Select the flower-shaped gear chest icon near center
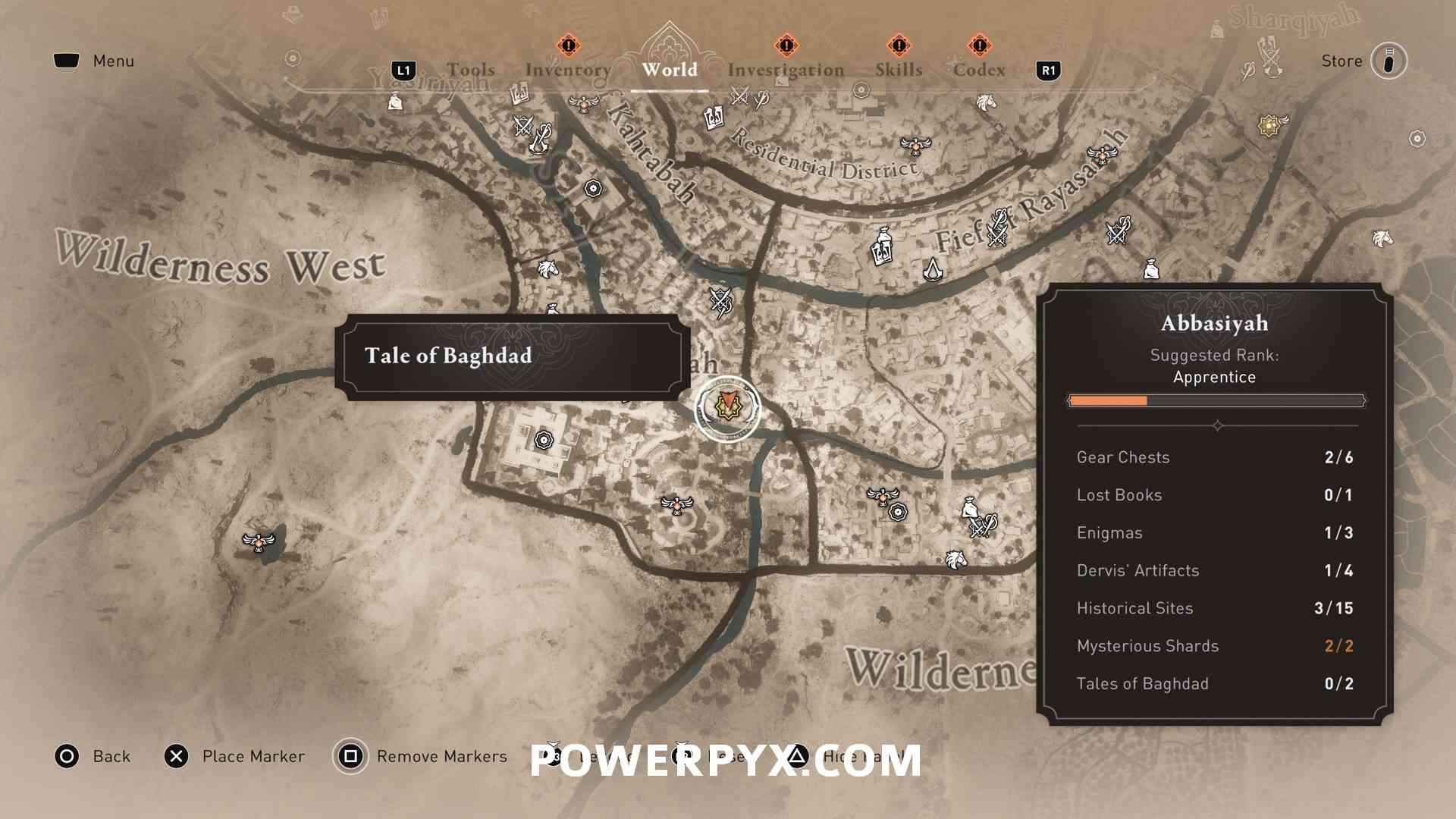Image resolution: width=1456 pixels, height=819 pixels. 544,441
